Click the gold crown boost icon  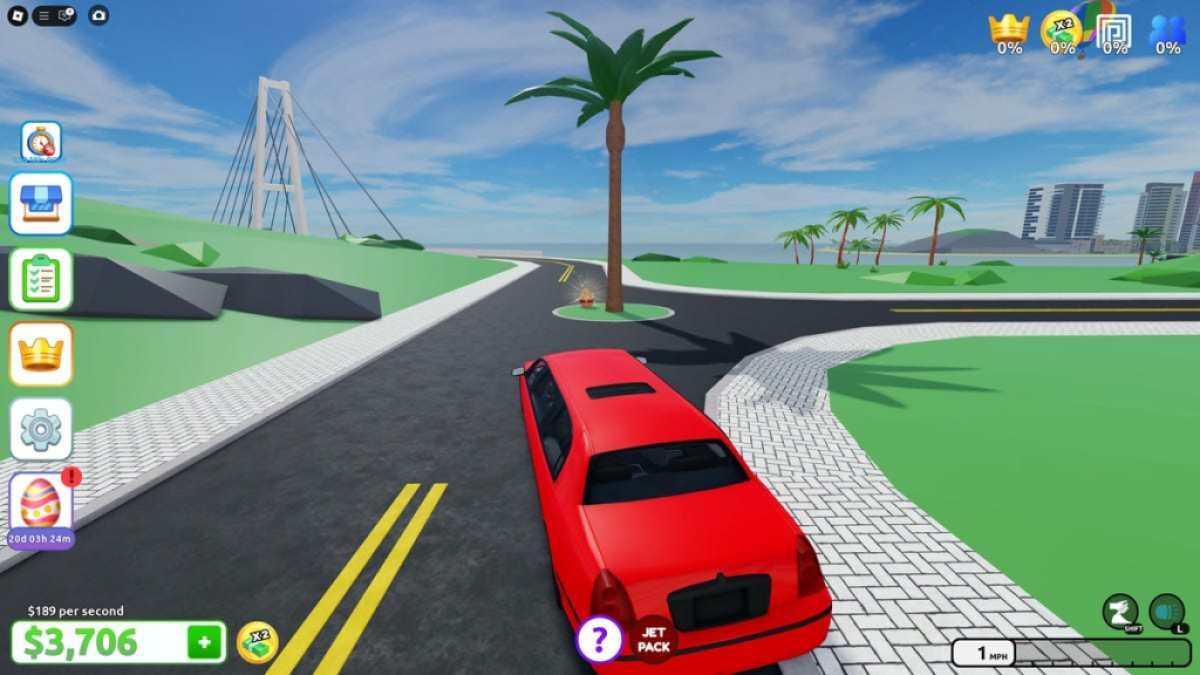[x=1009, y=30]
